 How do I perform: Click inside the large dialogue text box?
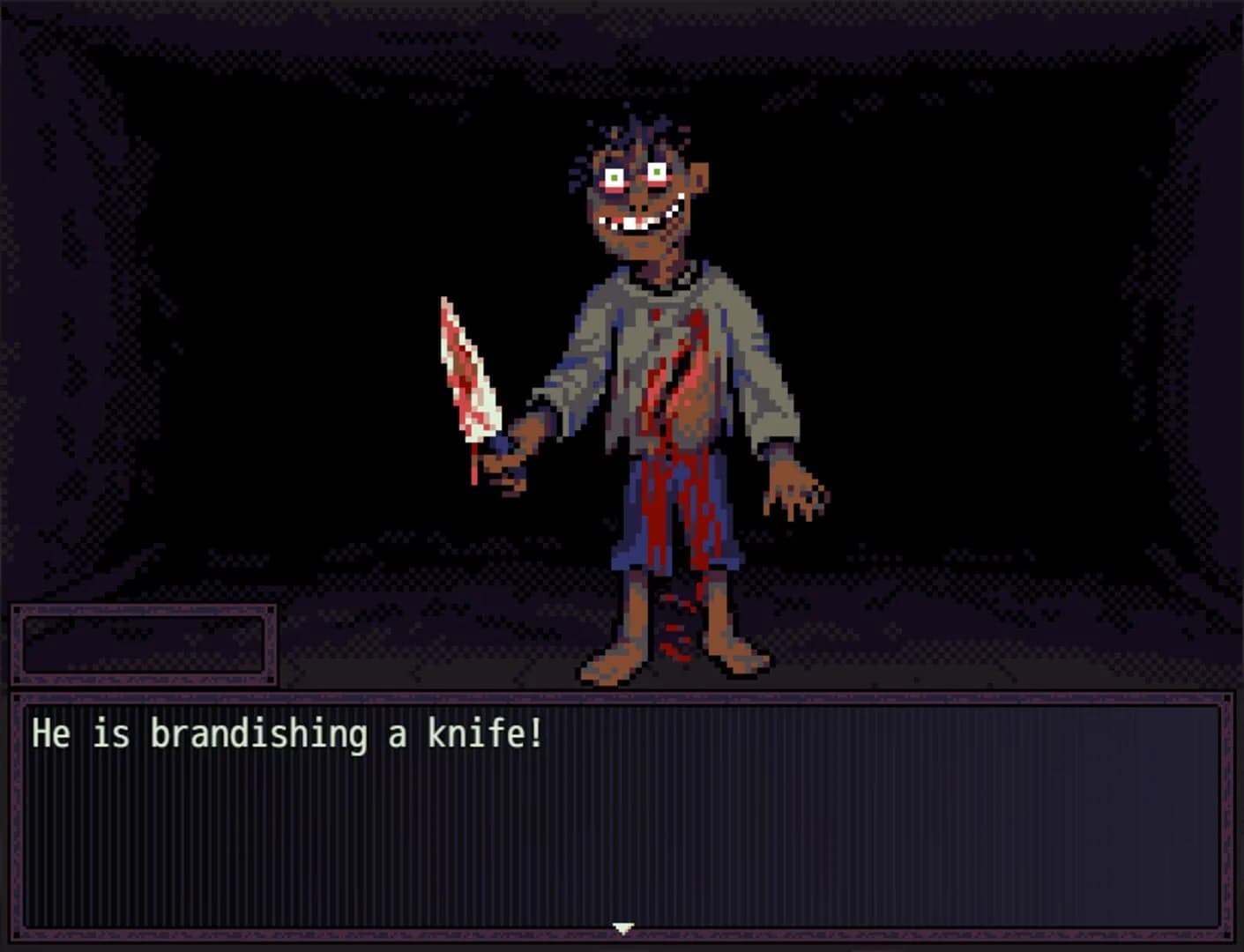pyautogui.click(x=617, y=829)
